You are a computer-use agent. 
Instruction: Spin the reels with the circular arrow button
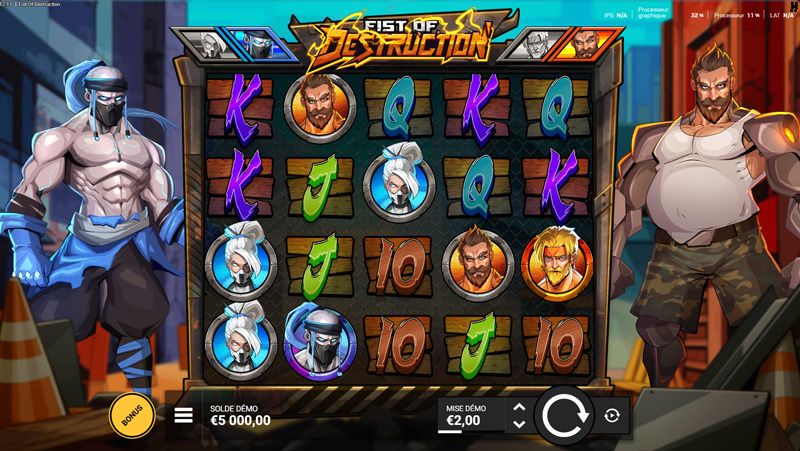point(565,415)
